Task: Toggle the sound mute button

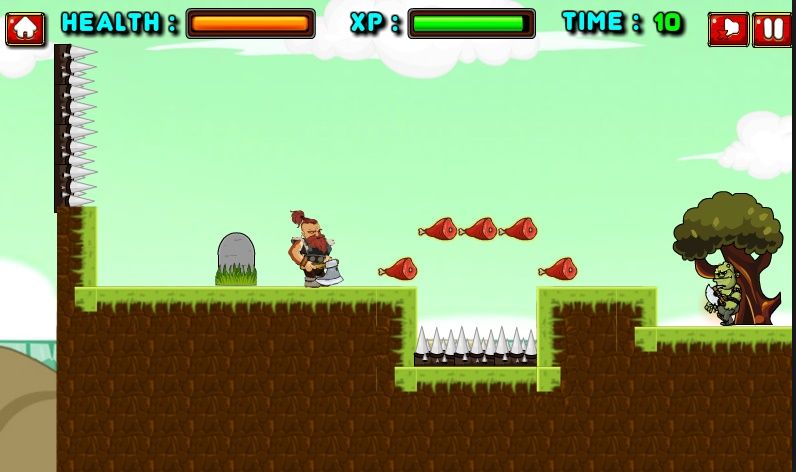Action: (x=728, y=29)
